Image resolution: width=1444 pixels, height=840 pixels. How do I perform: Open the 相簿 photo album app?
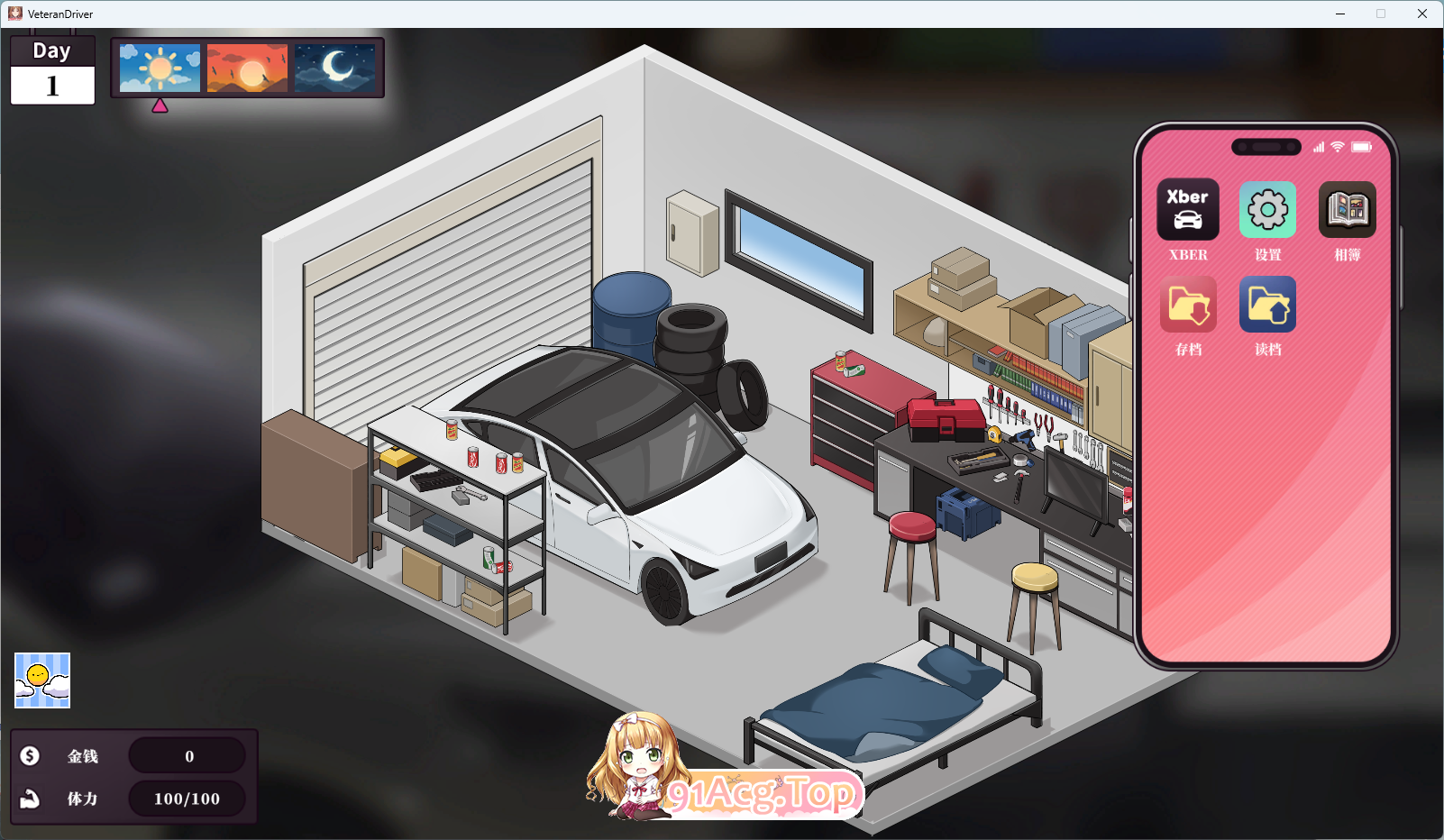tap(1347, 210)
